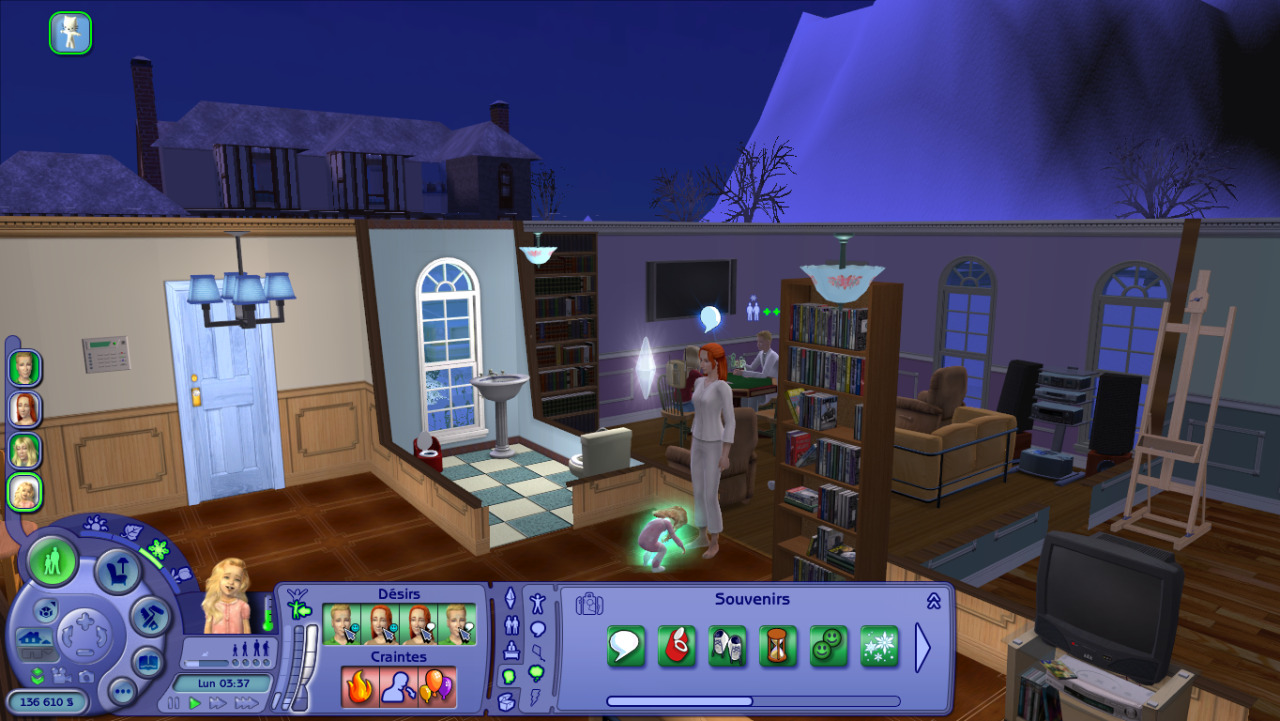The image size is (1280, 721).
Task: Switch to the relationships tab with two figures
Action: click(511, 625)
